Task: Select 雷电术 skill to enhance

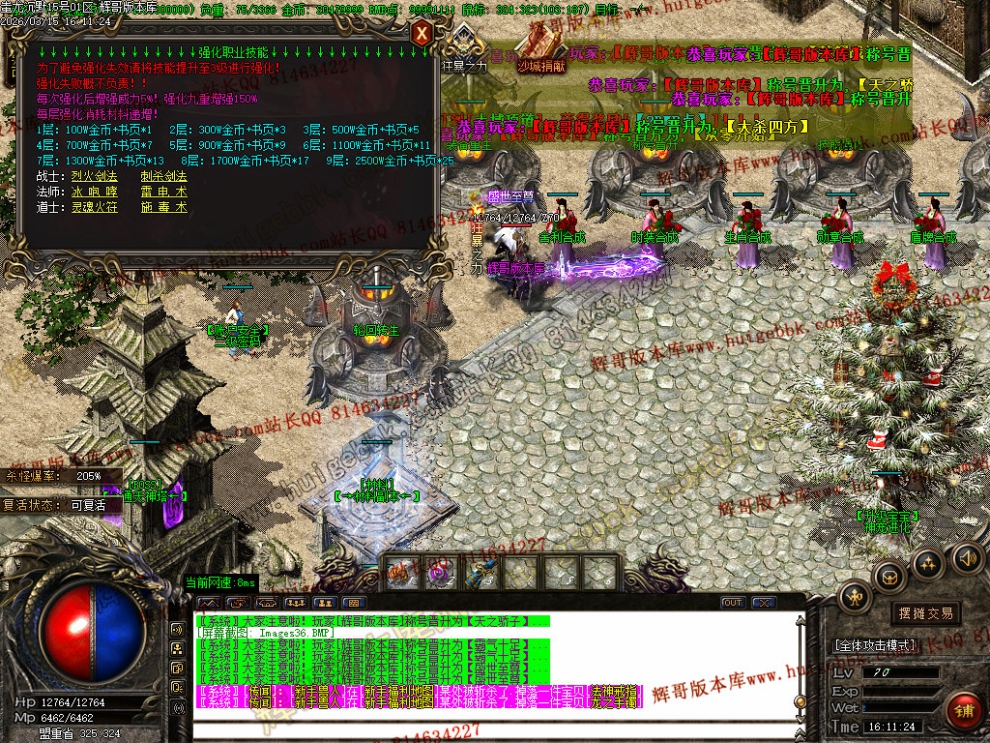Action: (164, 192)
